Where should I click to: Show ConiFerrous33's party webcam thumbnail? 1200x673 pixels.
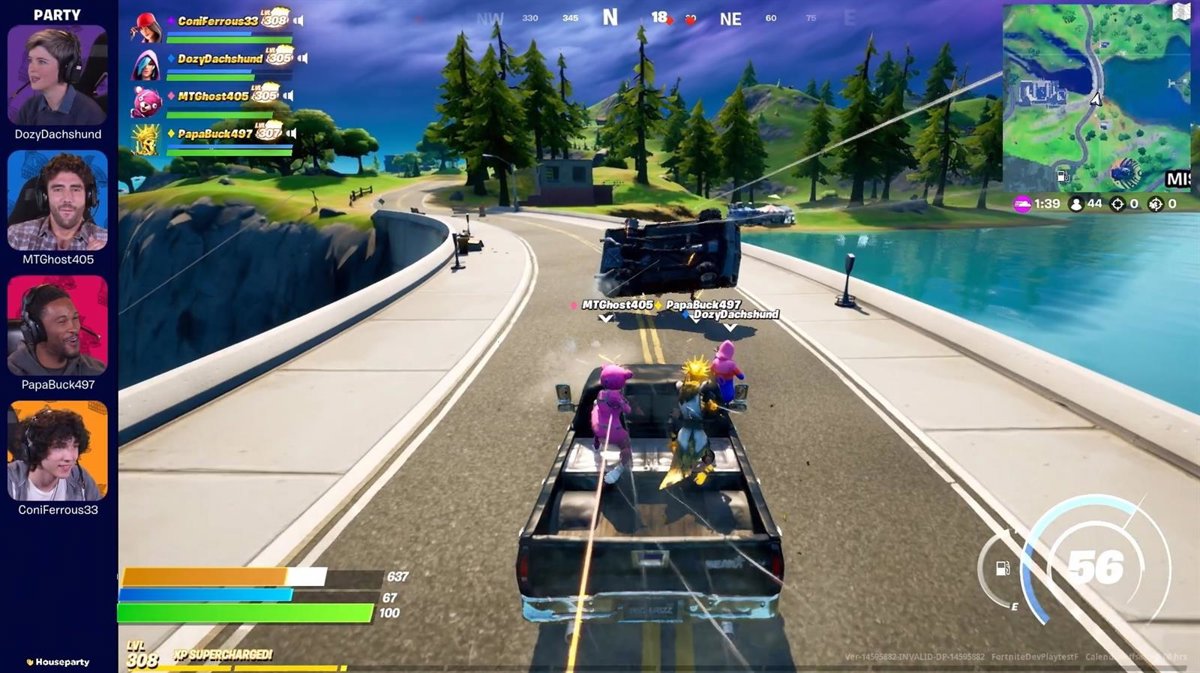[58, 450]
